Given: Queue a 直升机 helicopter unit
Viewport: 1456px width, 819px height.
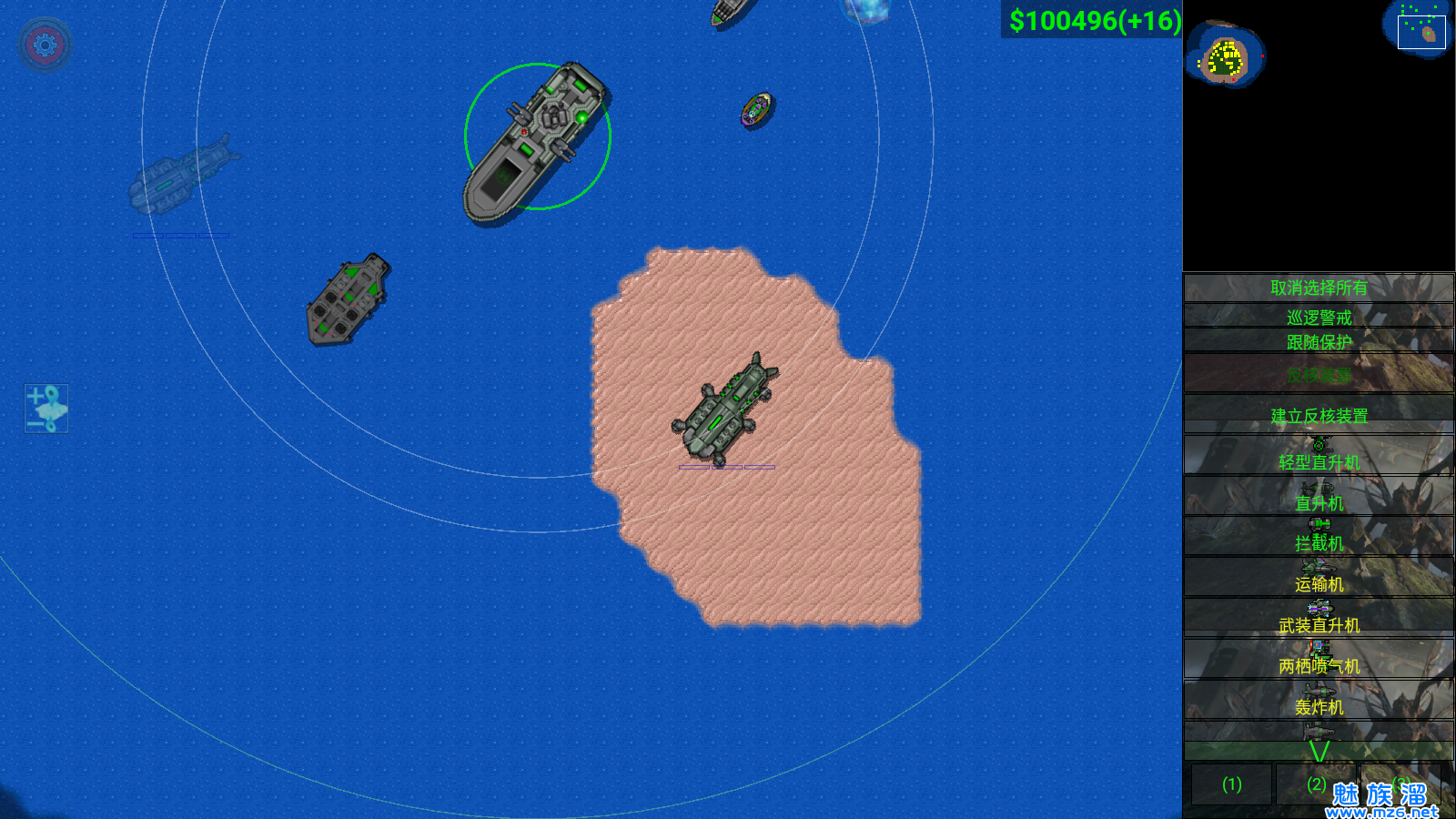Looking at the screenshot, I should tap(1319, 497).
